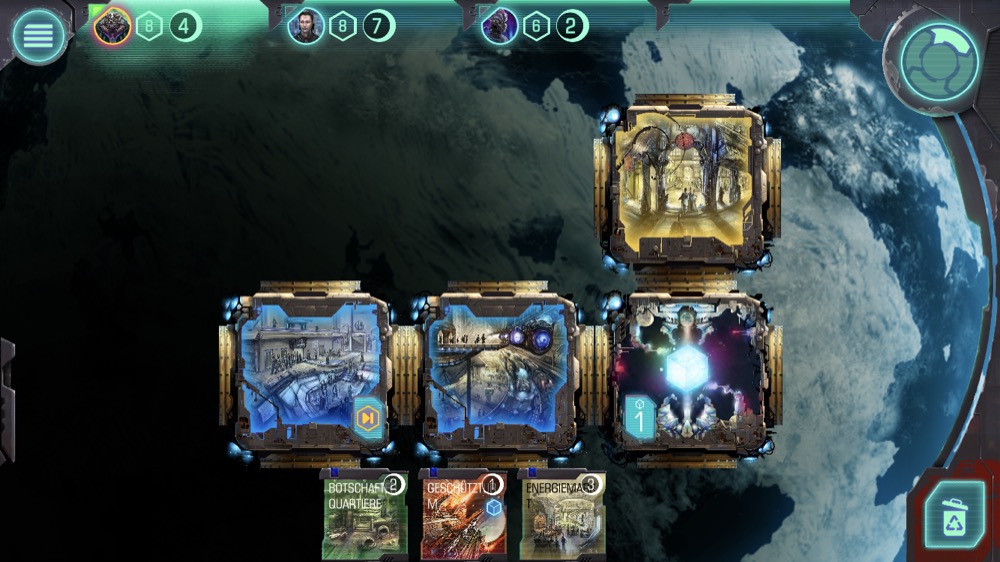
Task: Select the Botschaftsquartiere card in hand
Action: (x=364, y=516)
